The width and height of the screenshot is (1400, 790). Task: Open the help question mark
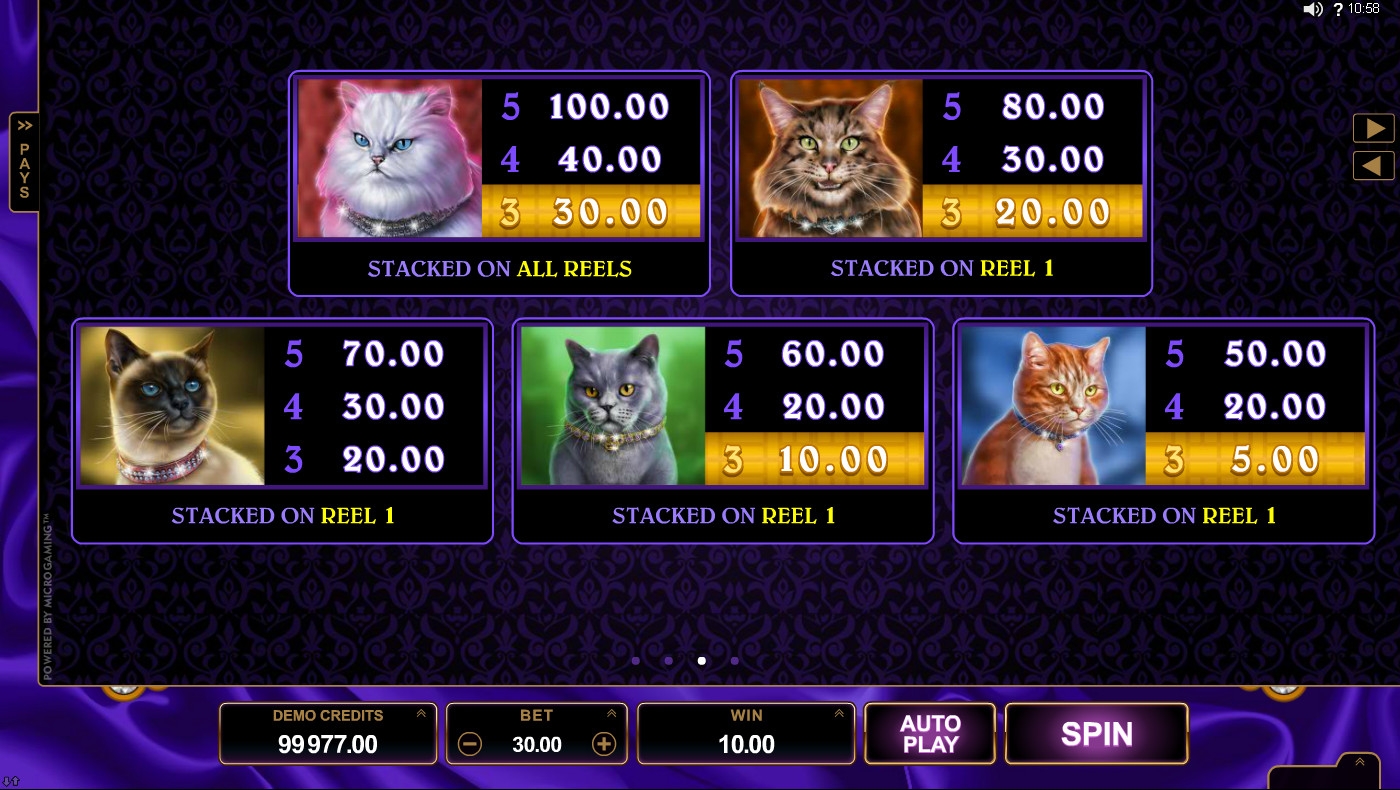tap(1338, 9)
